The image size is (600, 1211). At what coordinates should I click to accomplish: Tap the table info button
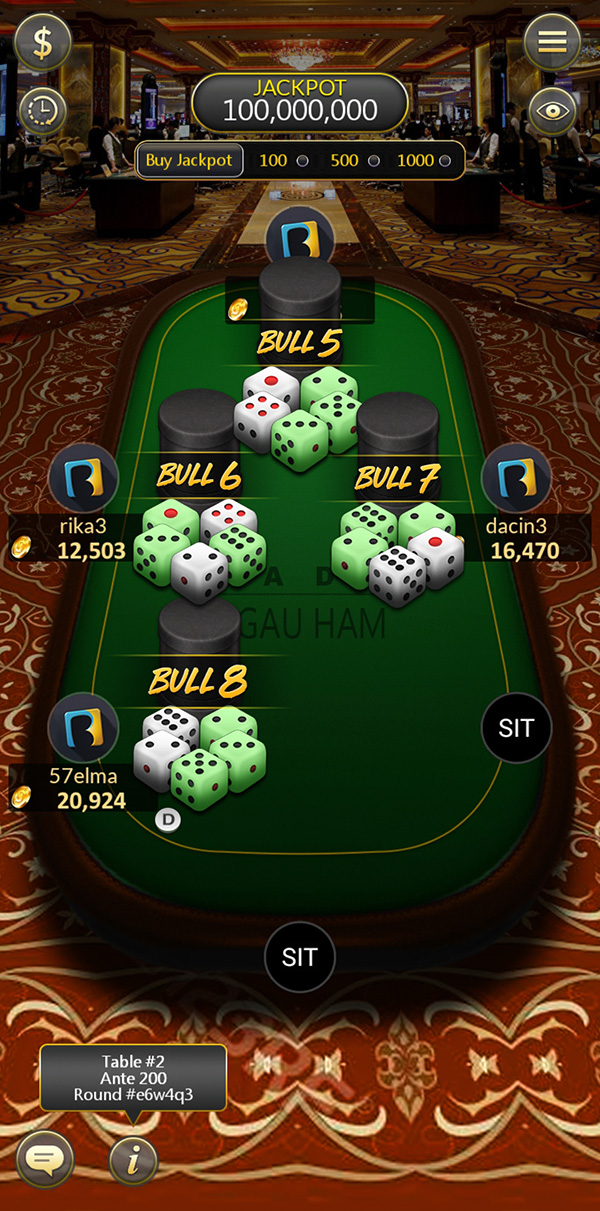click(x=134, y=1160)
